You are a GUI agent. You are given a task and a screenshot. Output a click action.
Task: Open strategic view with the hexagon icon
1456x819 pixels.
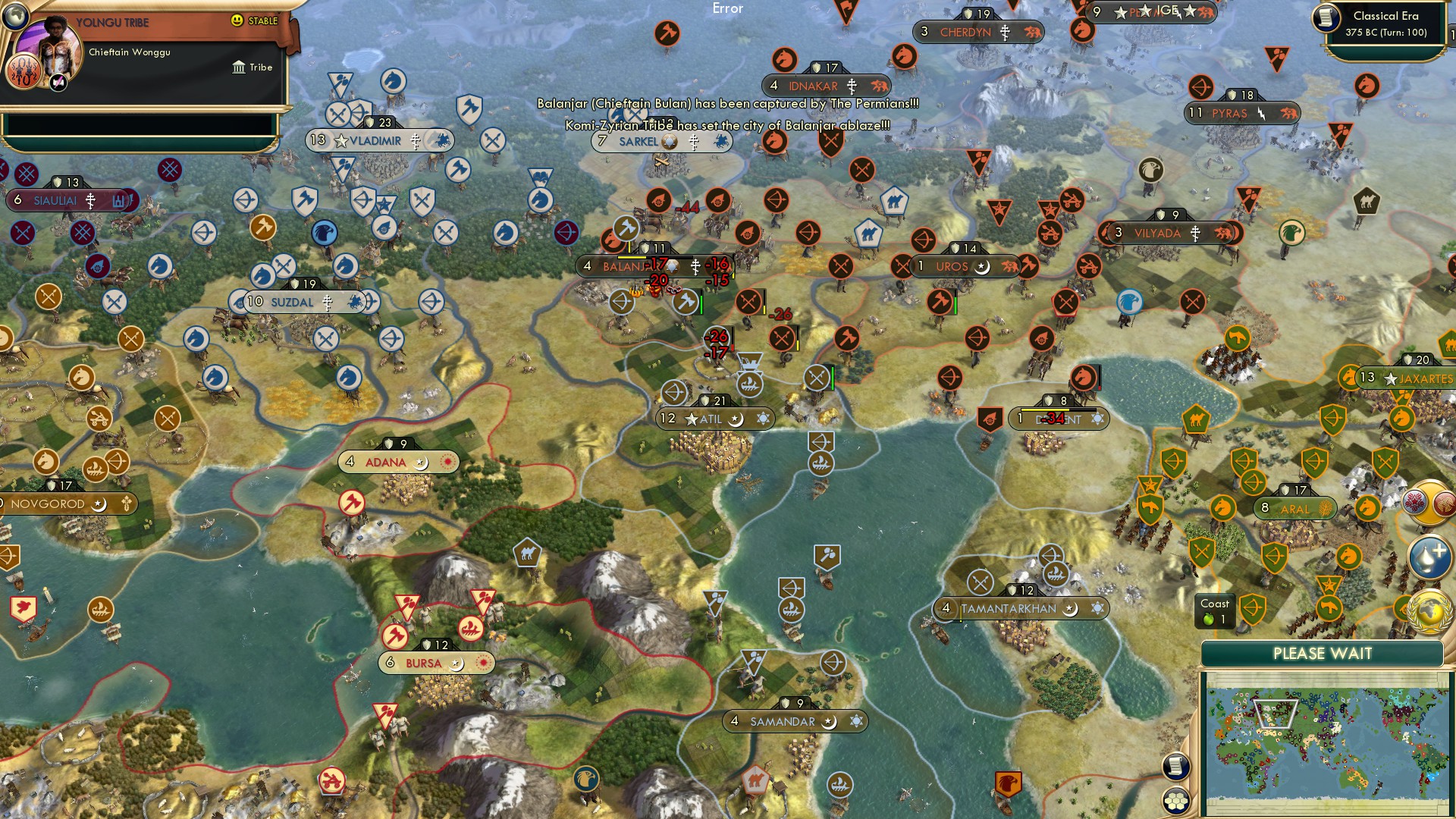[1176, 800]
